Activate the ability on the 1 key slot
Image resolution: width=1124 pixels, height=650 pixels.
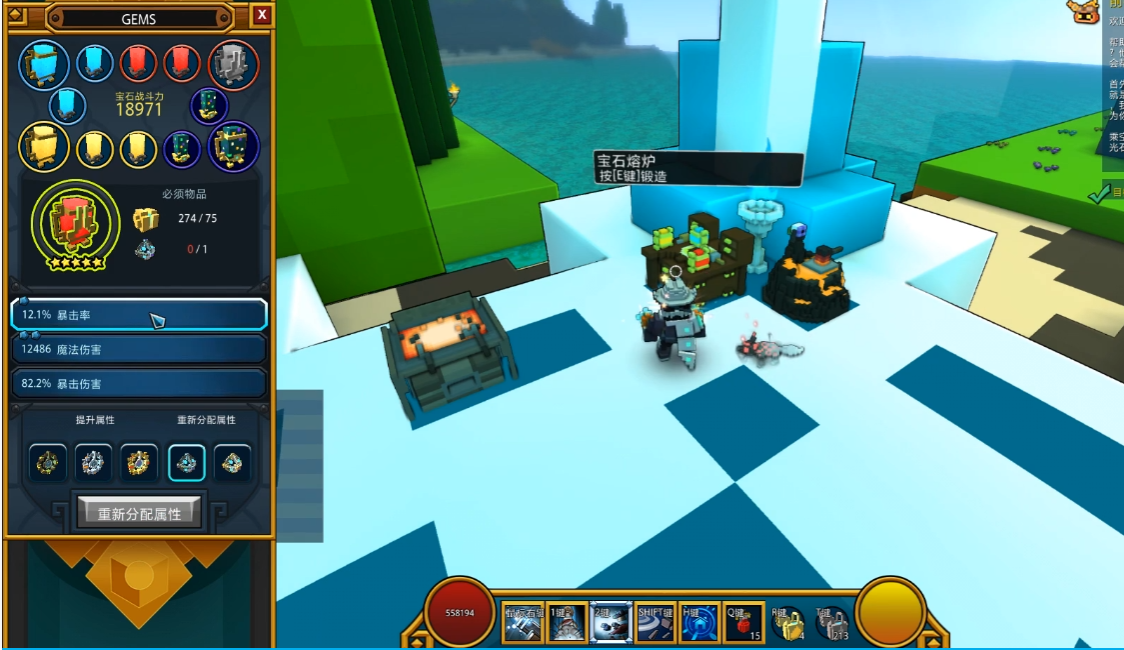point(567,622)
